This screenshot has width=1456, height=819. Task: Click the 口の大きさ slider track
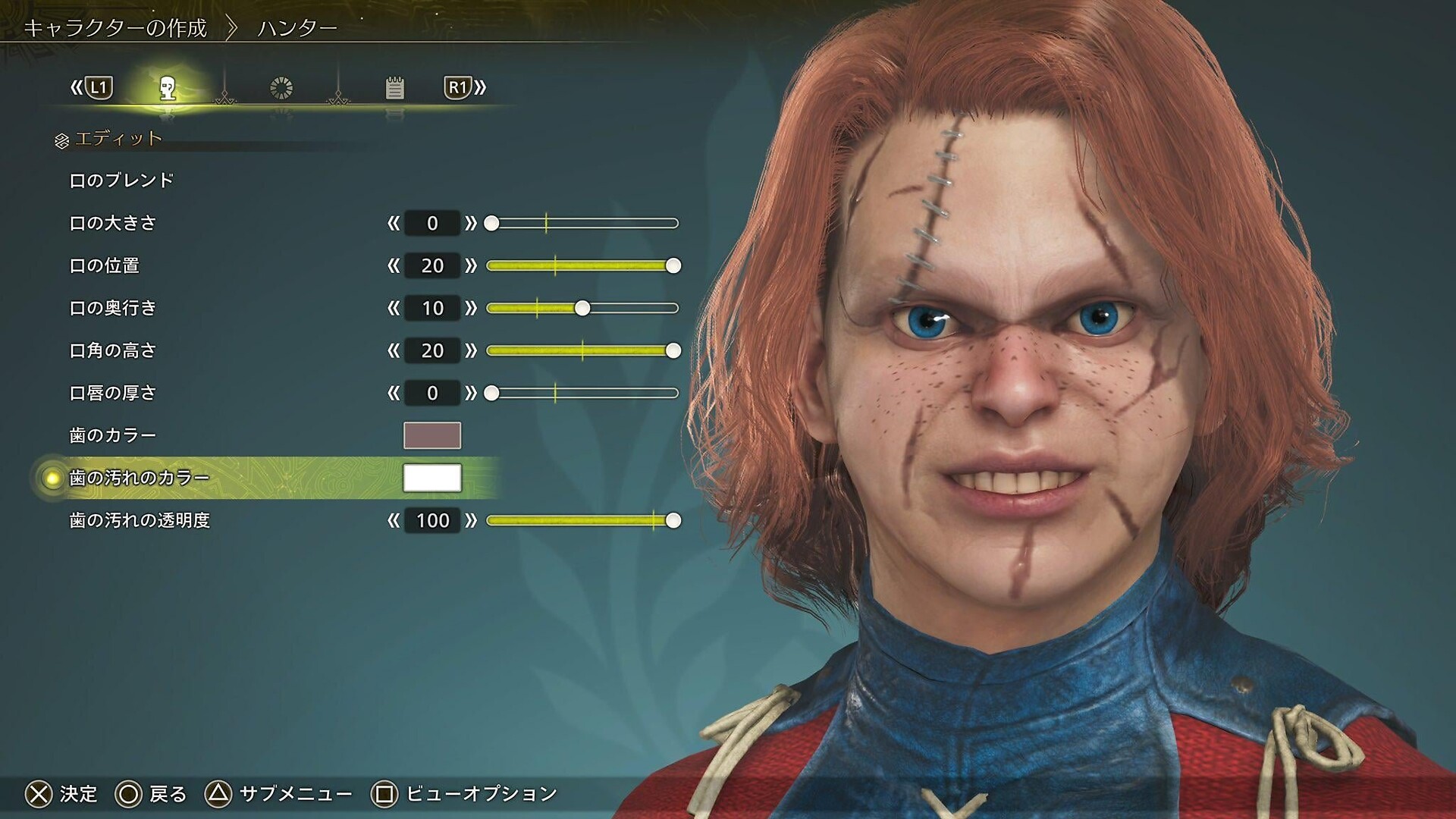click(x=584, y=223)
